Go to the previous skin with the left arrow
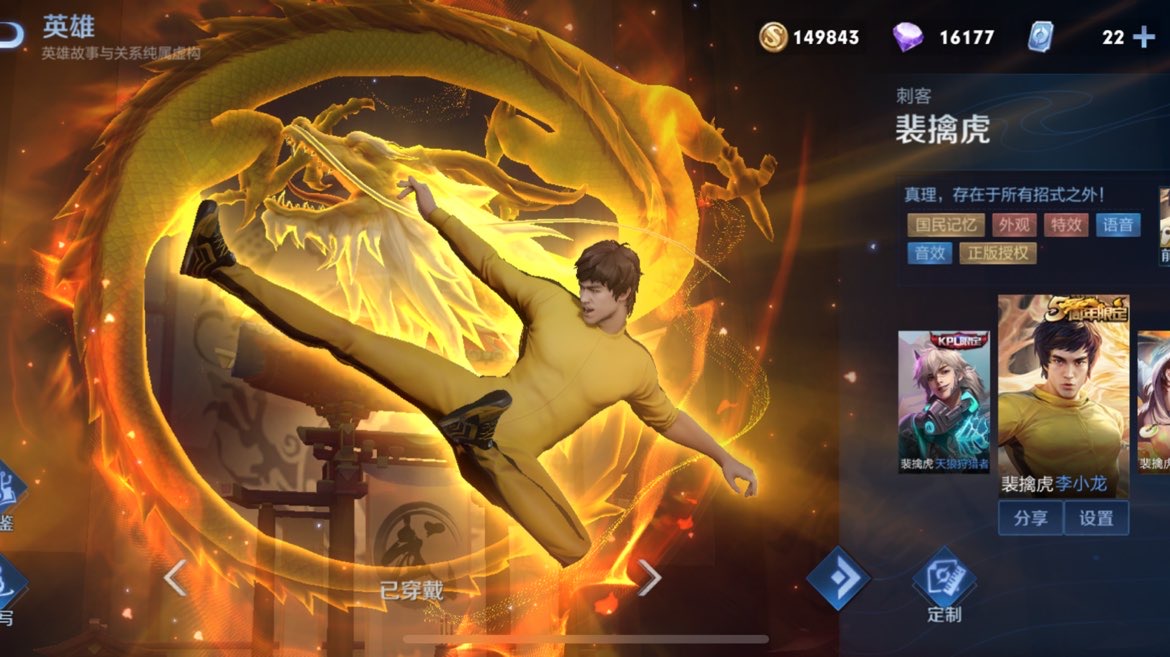The width and height of the screenshot is (1170, 657). click(175, 577)
